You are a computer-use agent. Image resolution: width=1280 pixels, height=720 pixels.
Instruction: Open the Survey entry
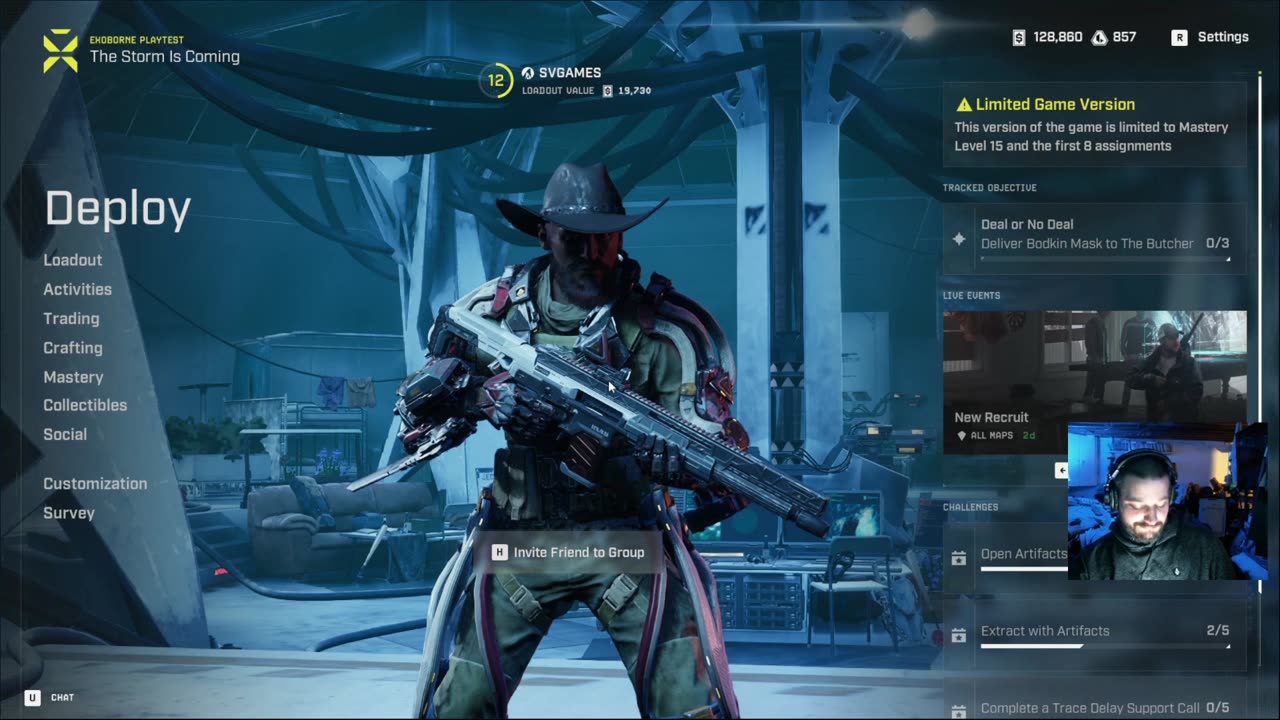(x=69, y=513)
